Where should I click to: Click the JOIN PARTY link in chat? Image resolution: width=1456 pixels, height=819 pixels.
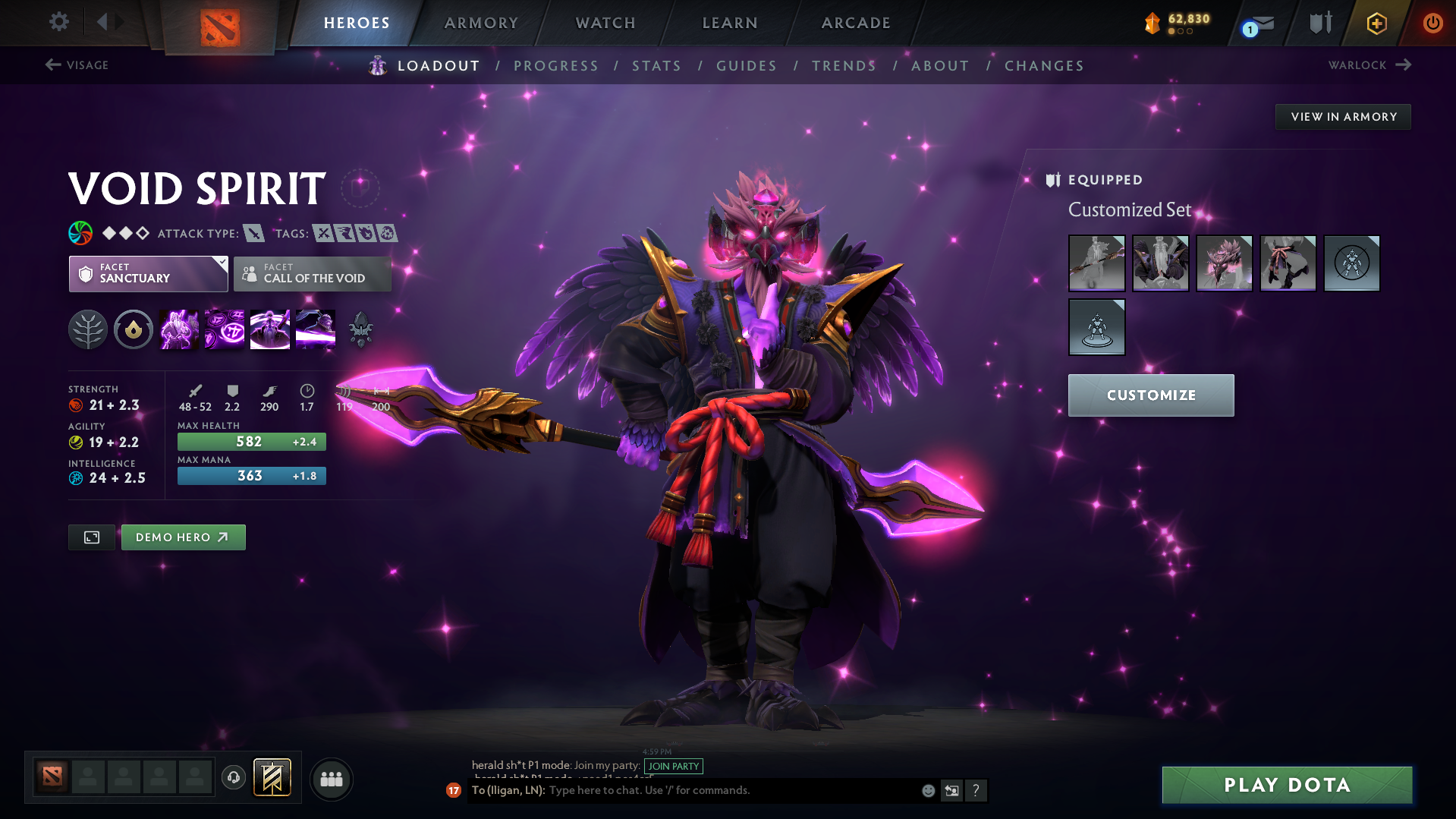(x=673, y=767)
